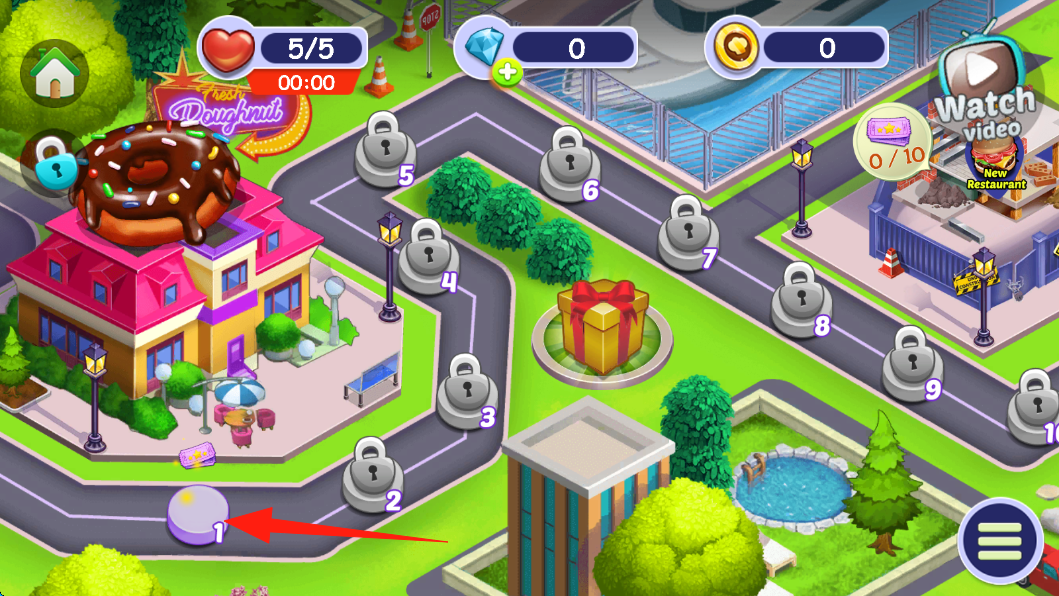1059x596 pixels.
Task: Start level 1
Action: pyautogui.click(x=198, y=514)
